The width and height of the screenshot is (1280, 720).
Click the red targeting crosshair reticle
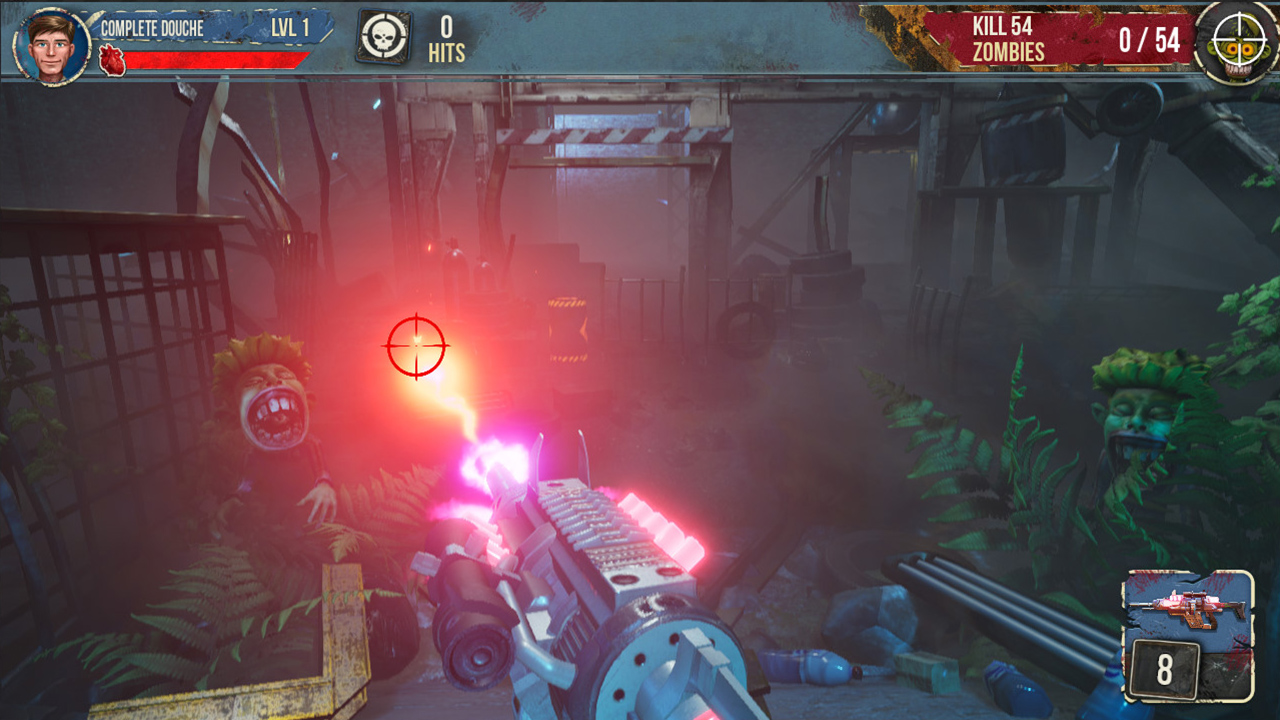[416, 347]
